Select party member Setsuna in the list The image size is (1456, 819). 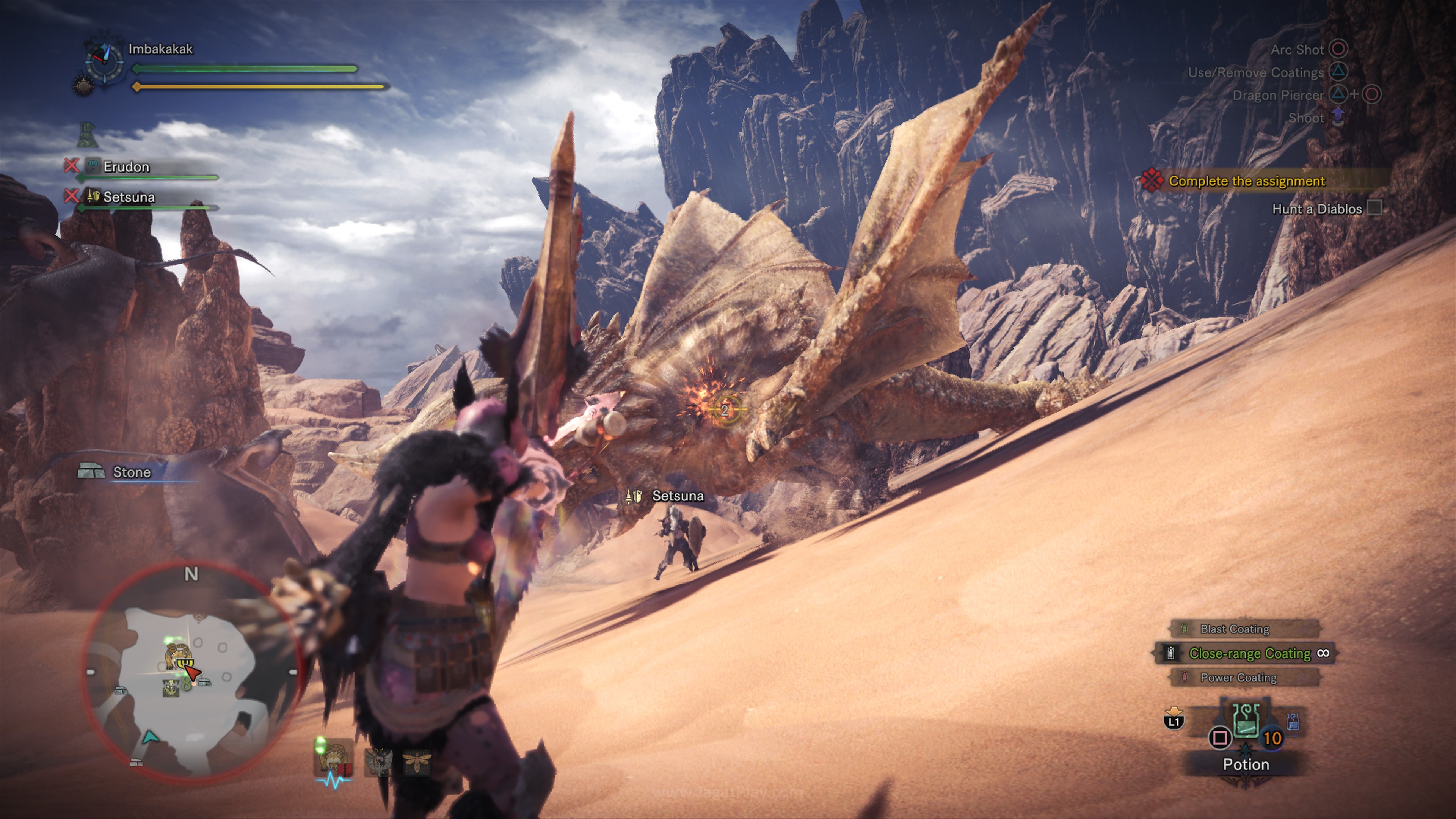tap(129, 197)
